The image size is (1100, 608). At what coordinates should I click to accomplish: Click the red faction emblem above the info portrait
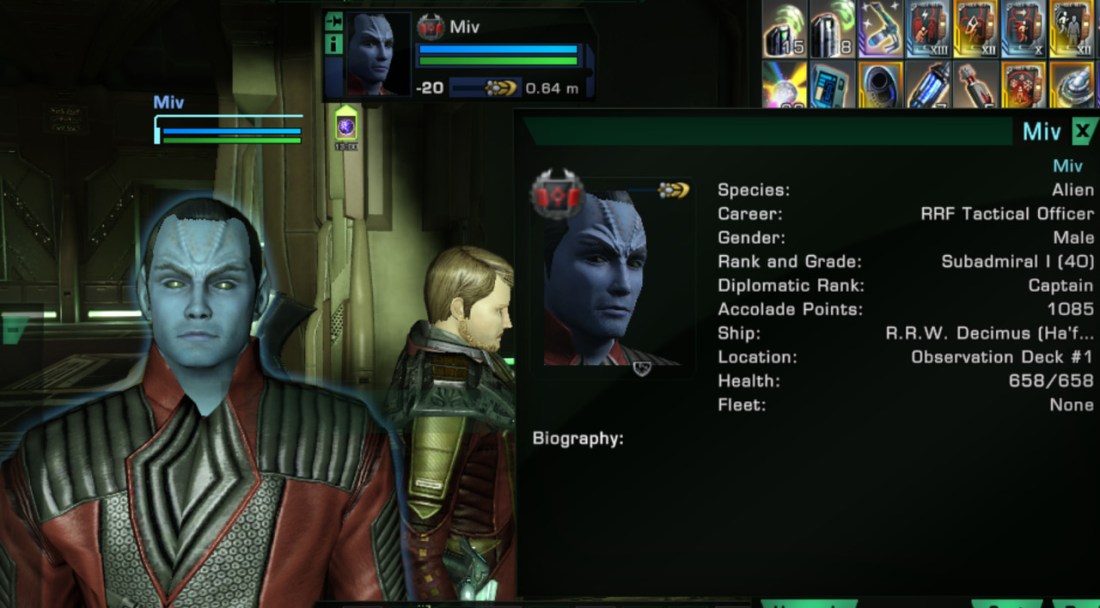[x=558, y=196]
